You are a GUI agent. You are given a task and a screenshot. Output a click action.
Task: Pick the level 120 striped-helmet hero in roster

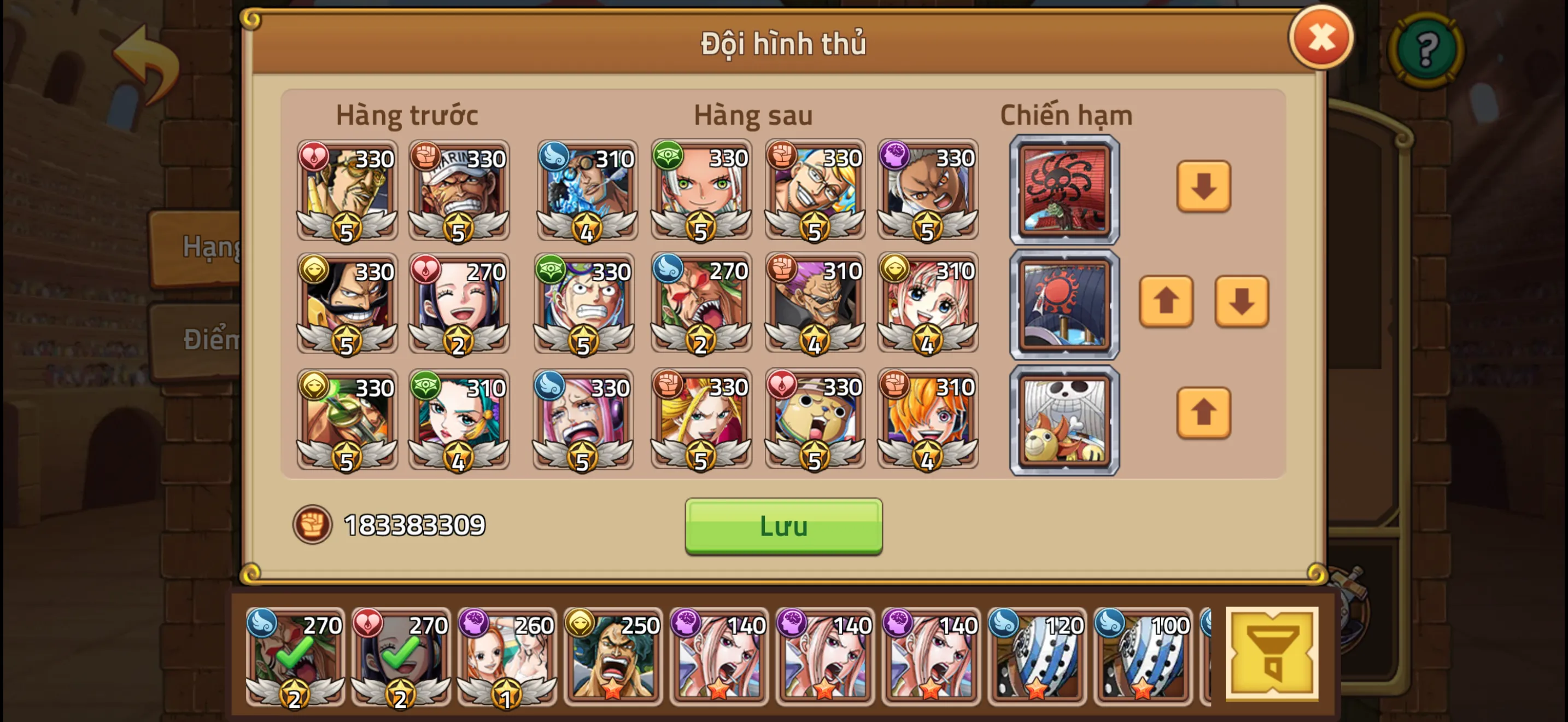point(1036,656)
